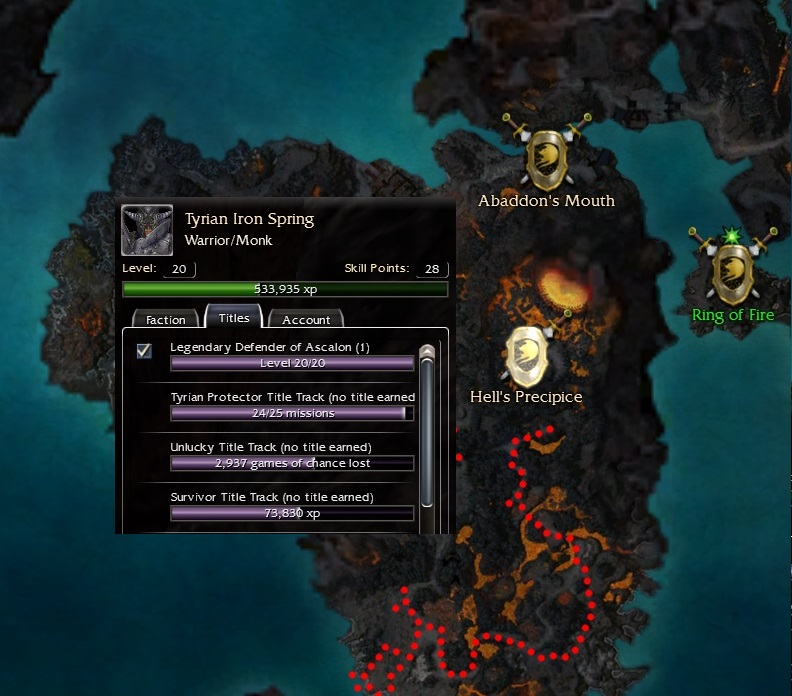Click the scroll-up arrow in the titles list
The image size is (792, 696).
tap(427, 352)
